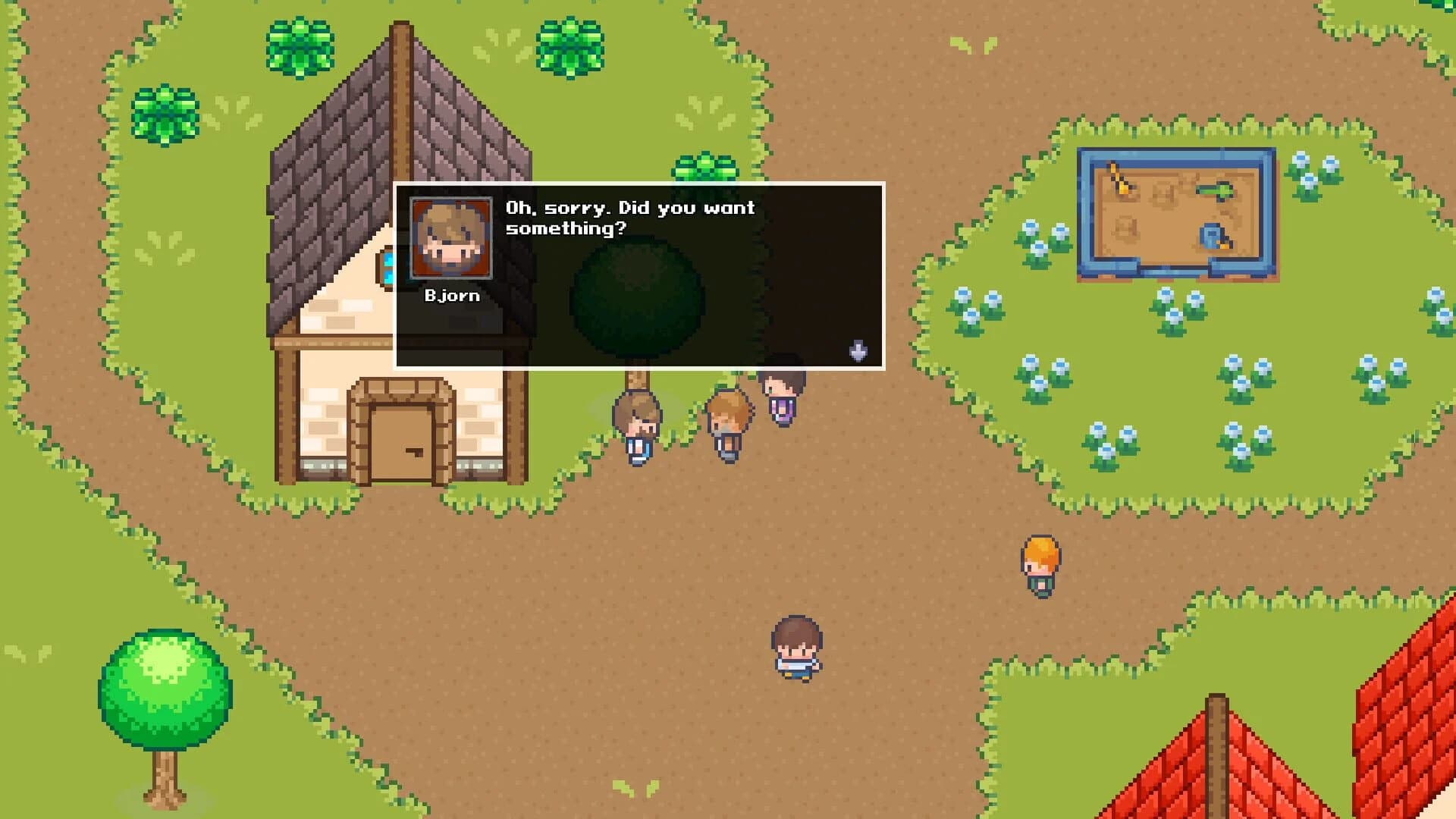
Task: Click the Bjorn name label
Action: [452, 294]
